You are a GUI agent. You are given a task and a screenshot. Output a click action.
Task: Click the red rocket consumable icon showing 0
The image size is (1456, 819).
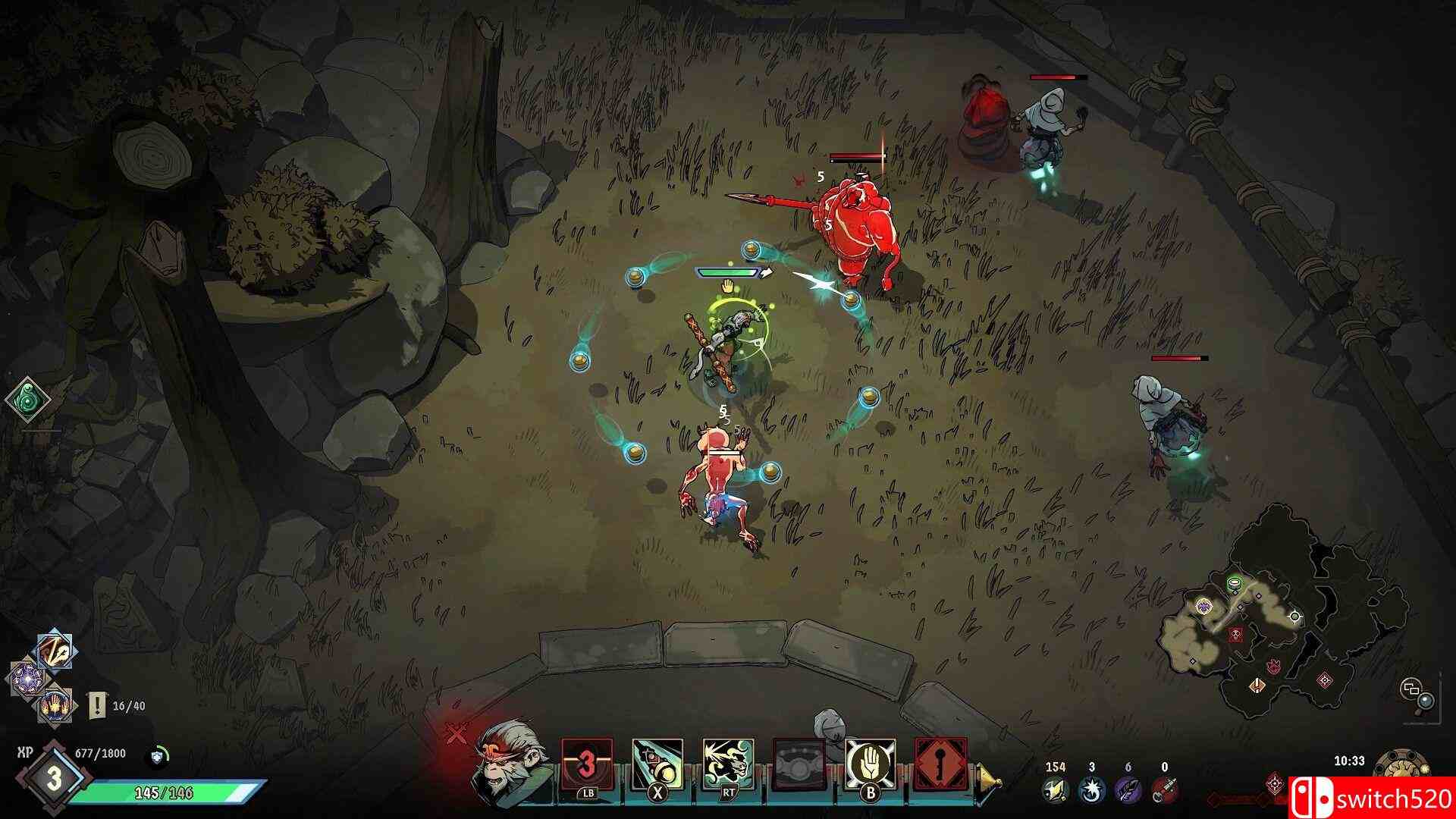[x=1164, y=789]
